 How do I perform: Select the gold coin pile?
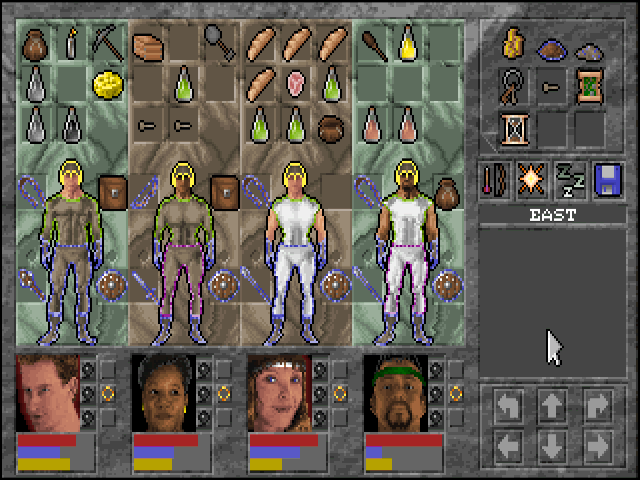(x=105, y=83)
